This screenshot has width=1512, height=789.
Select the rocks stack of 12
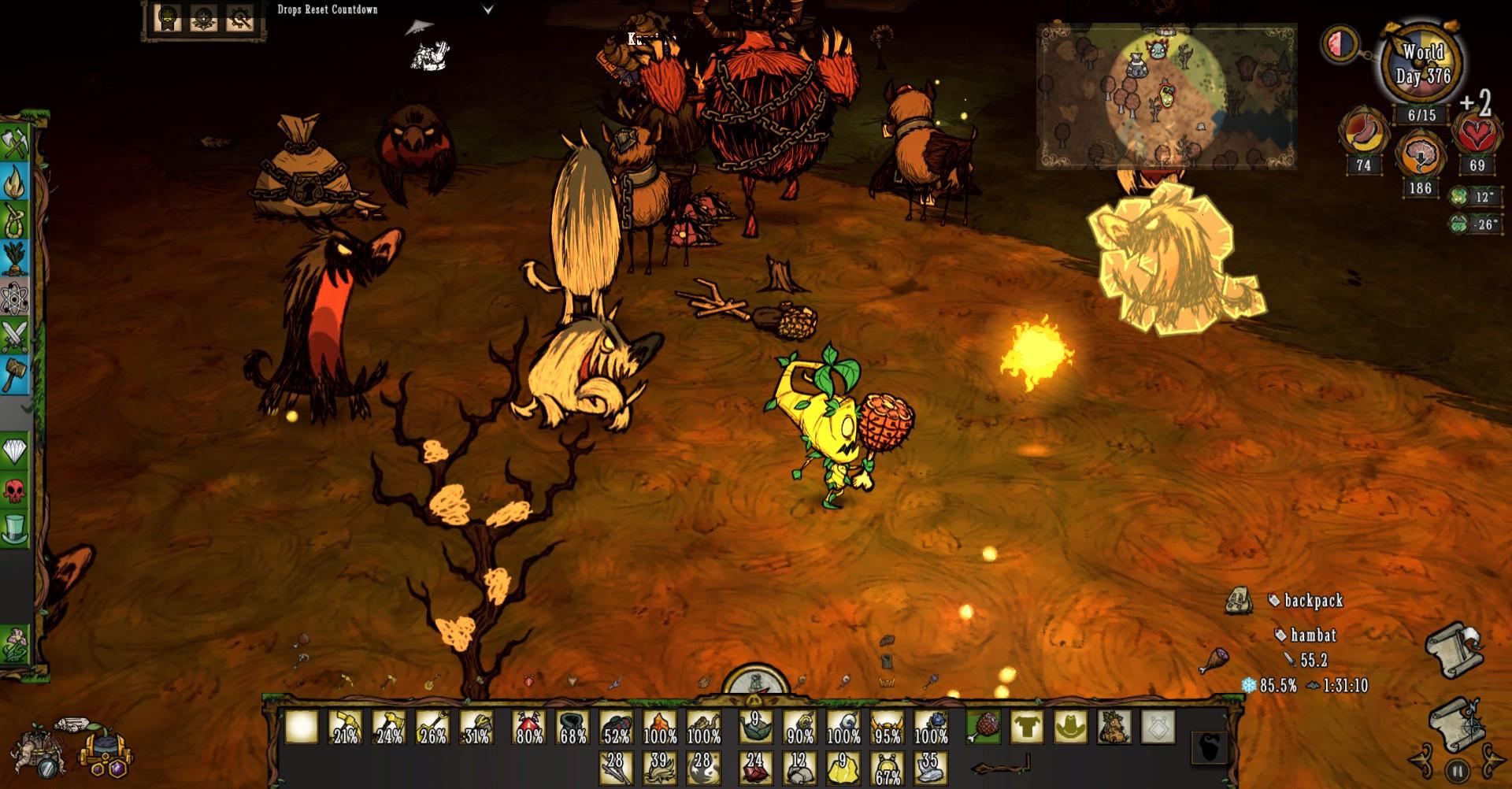(x=799, y=767)
